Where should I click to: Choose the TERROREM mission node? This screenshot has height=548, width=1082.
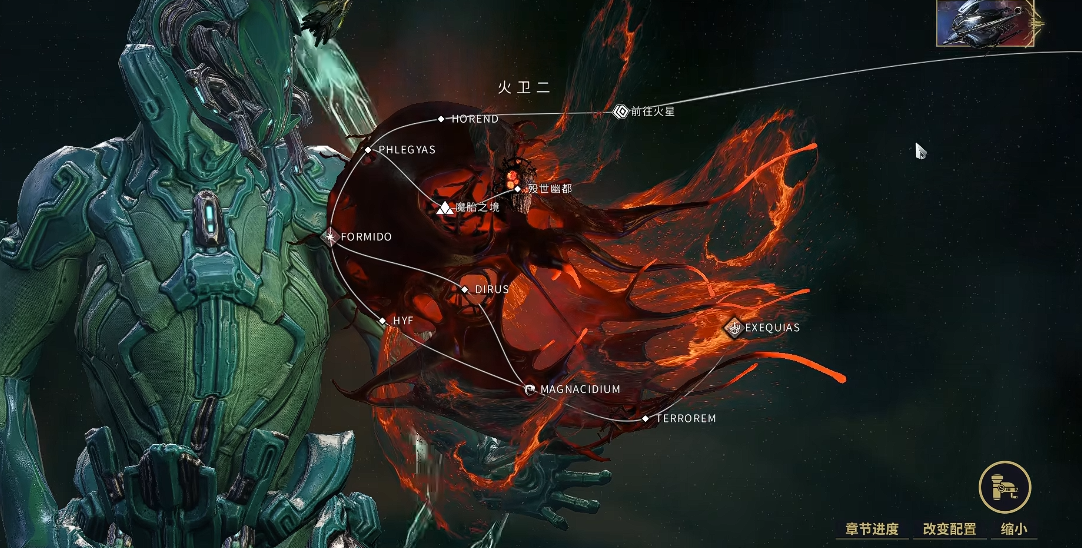645,418
